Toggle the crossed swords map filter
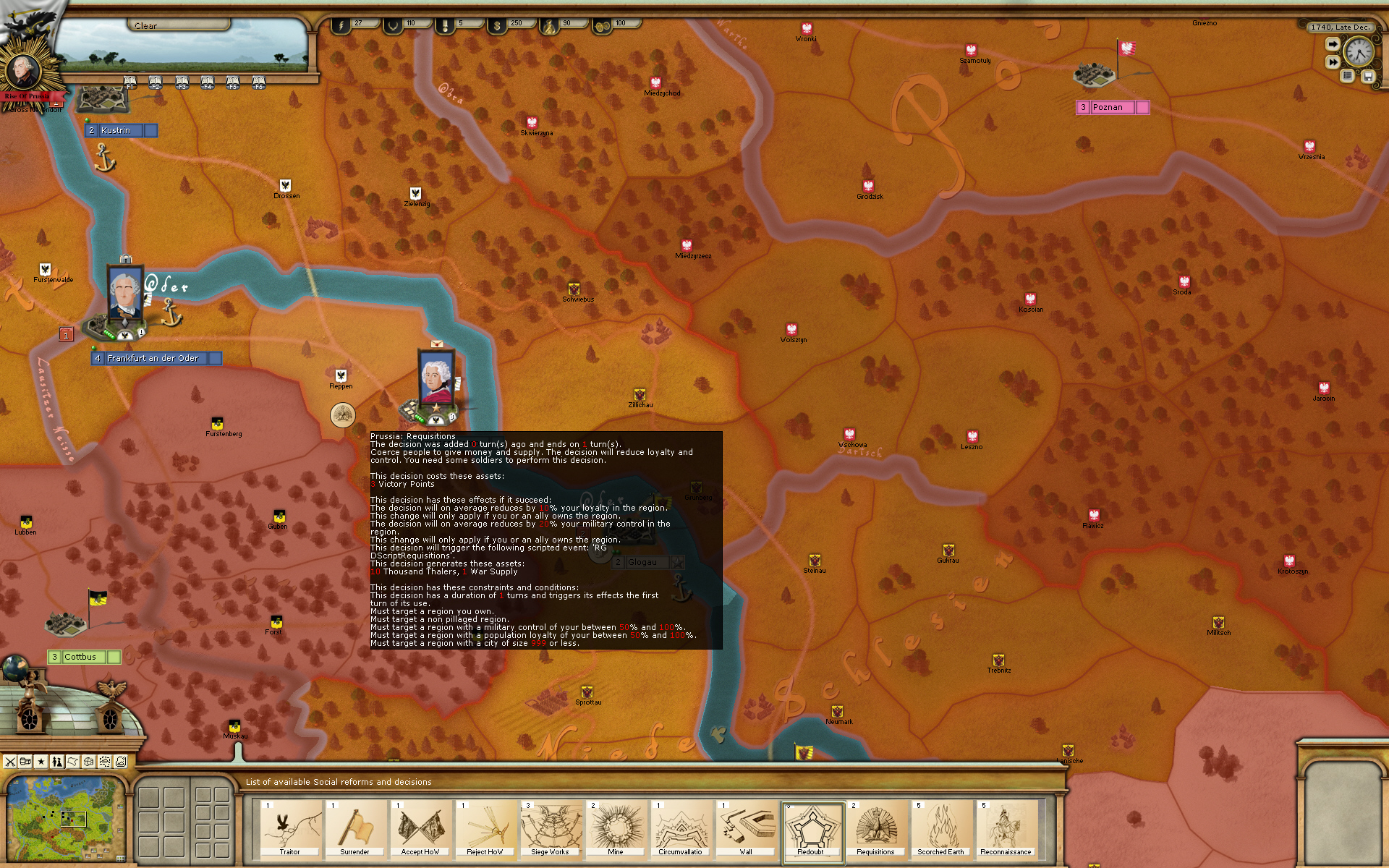1389x868 pixels. [10, 761]
